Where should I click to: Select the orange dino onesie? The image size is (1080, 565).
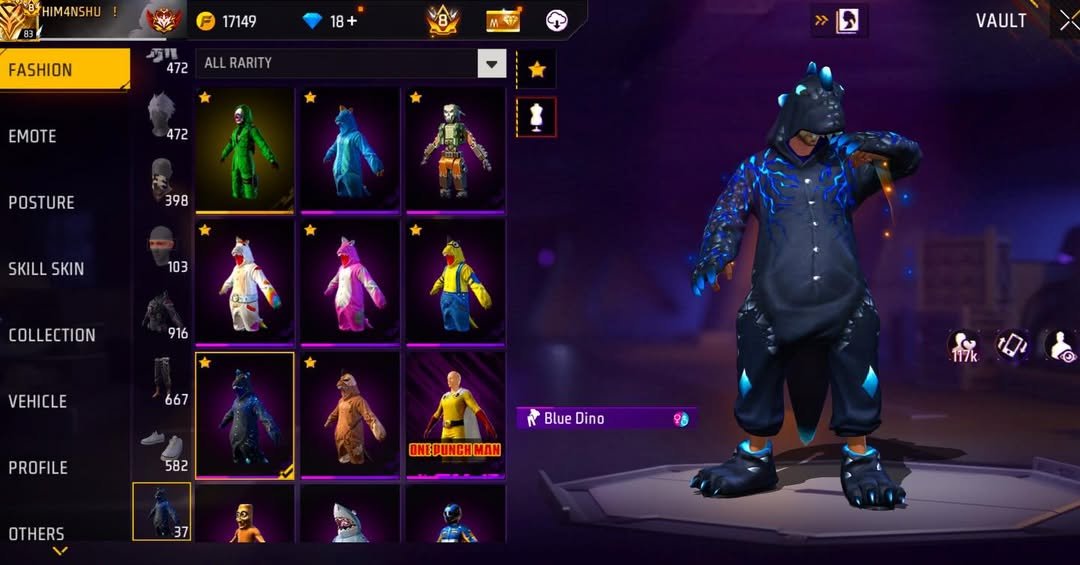pyautogui.click(x=350, y=413)
